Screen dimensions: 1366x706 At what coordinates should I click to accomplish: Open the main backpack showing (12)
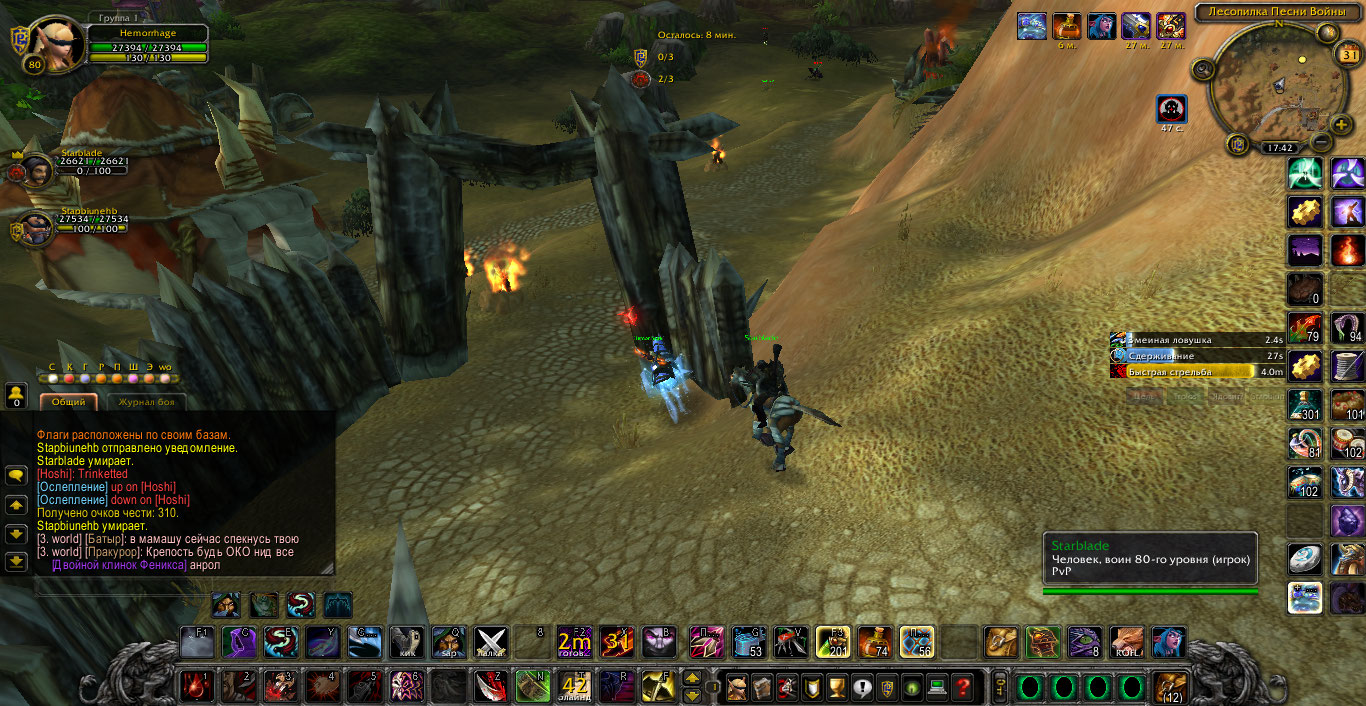[1169, 687]
